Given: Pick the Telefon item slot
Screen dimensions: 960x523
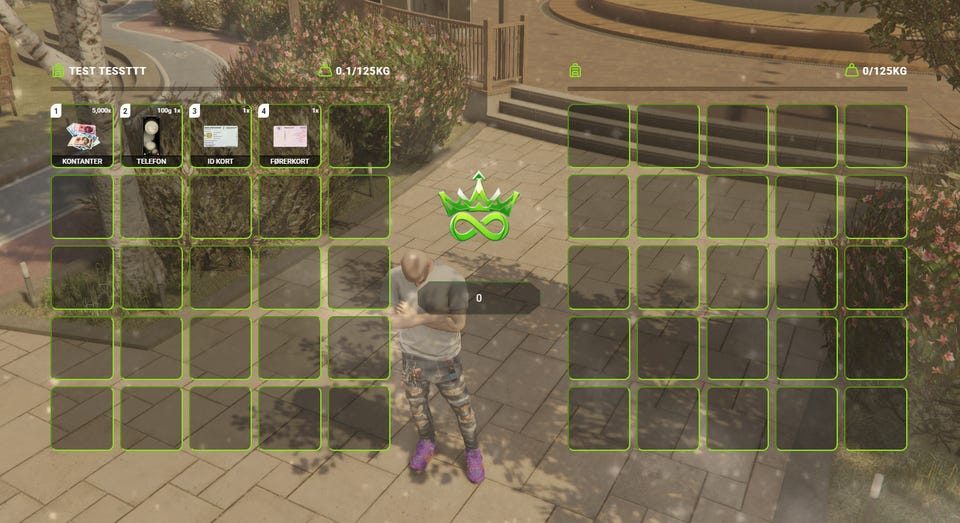Looking at the screenshot, I should (151, 136).
